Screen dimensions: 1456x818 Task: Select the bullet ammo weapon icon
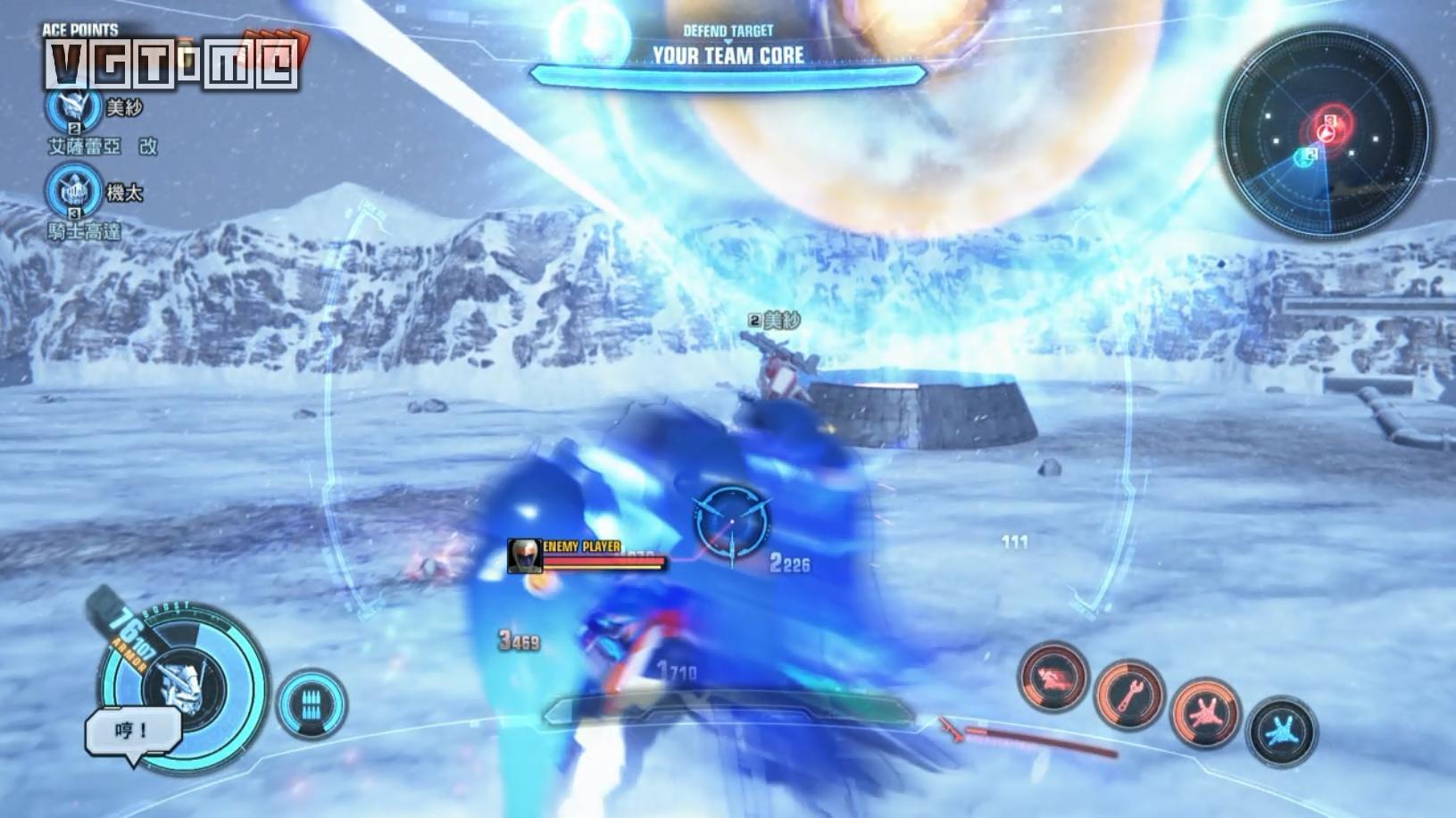(312, 704)
